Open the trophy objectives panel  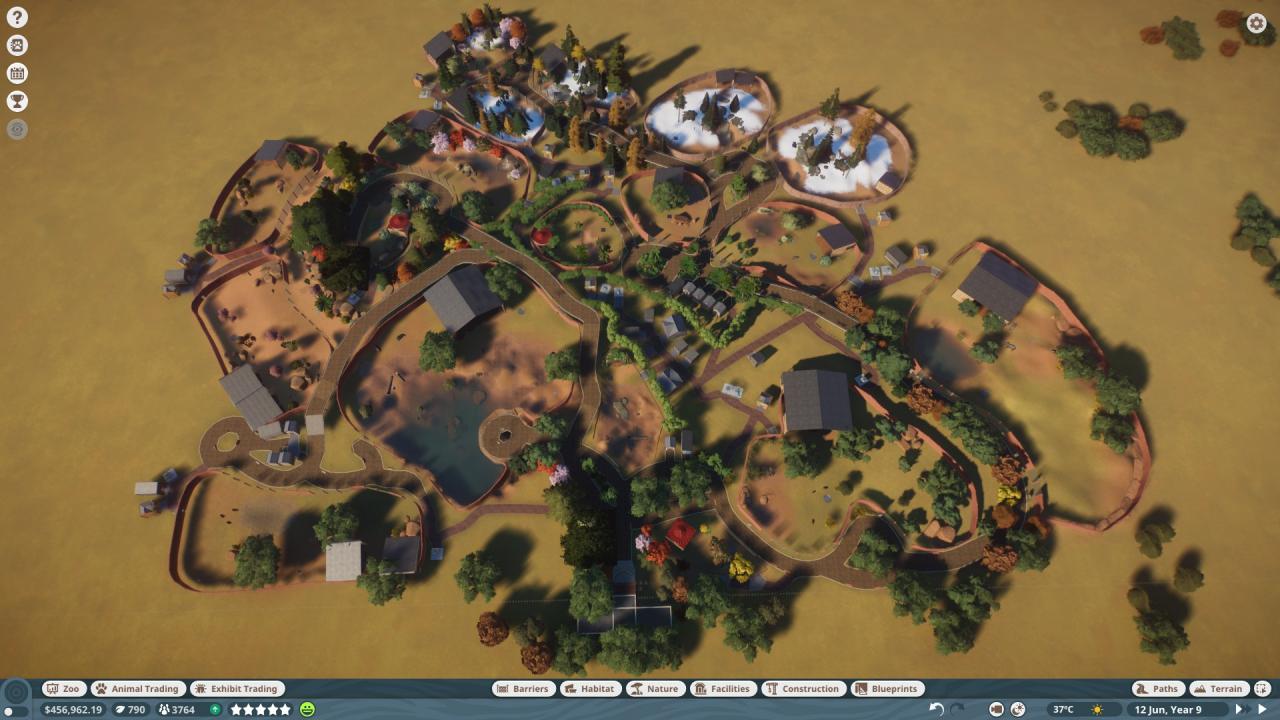(17, 101)
